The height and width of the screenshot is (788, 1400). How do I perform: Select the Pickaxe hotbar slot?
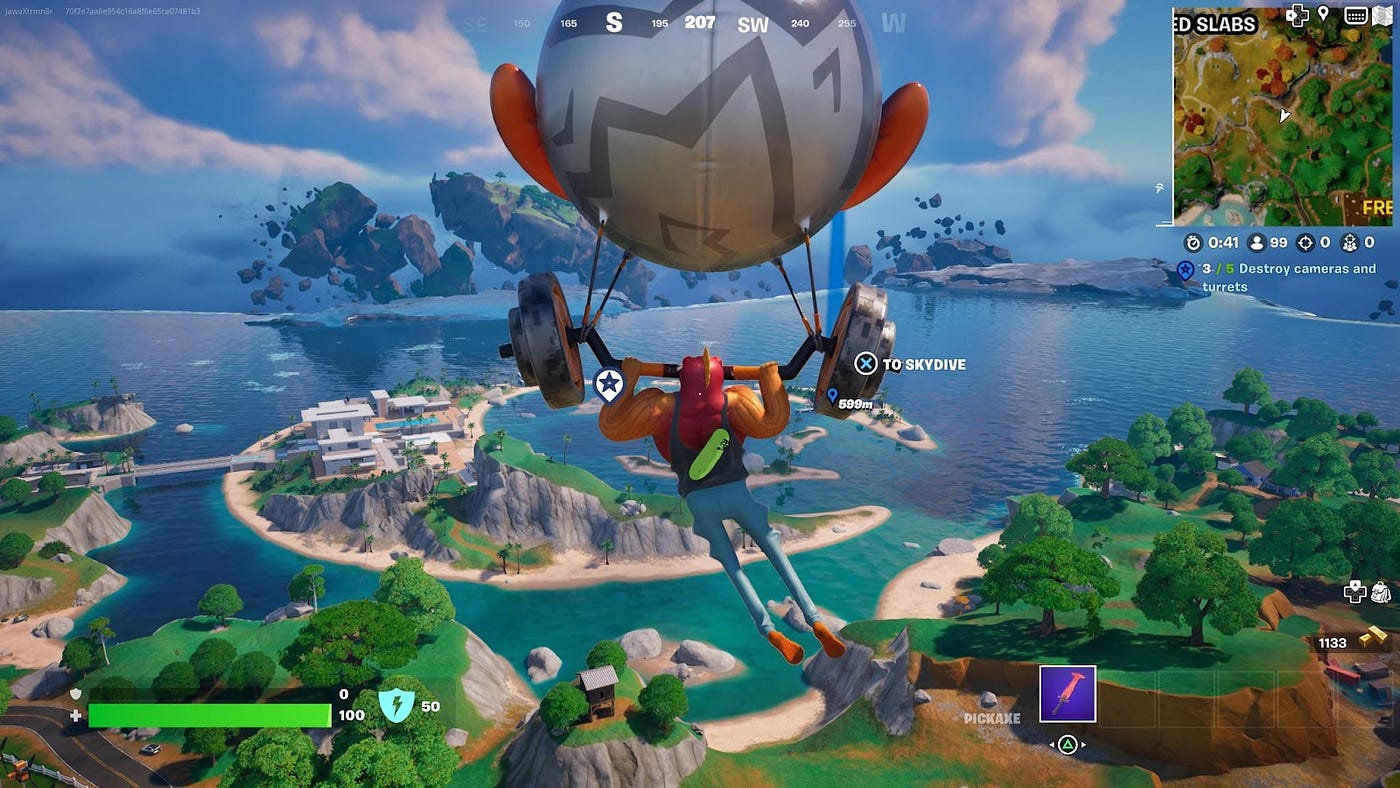pyautogui.click(x=1067, y=694)
